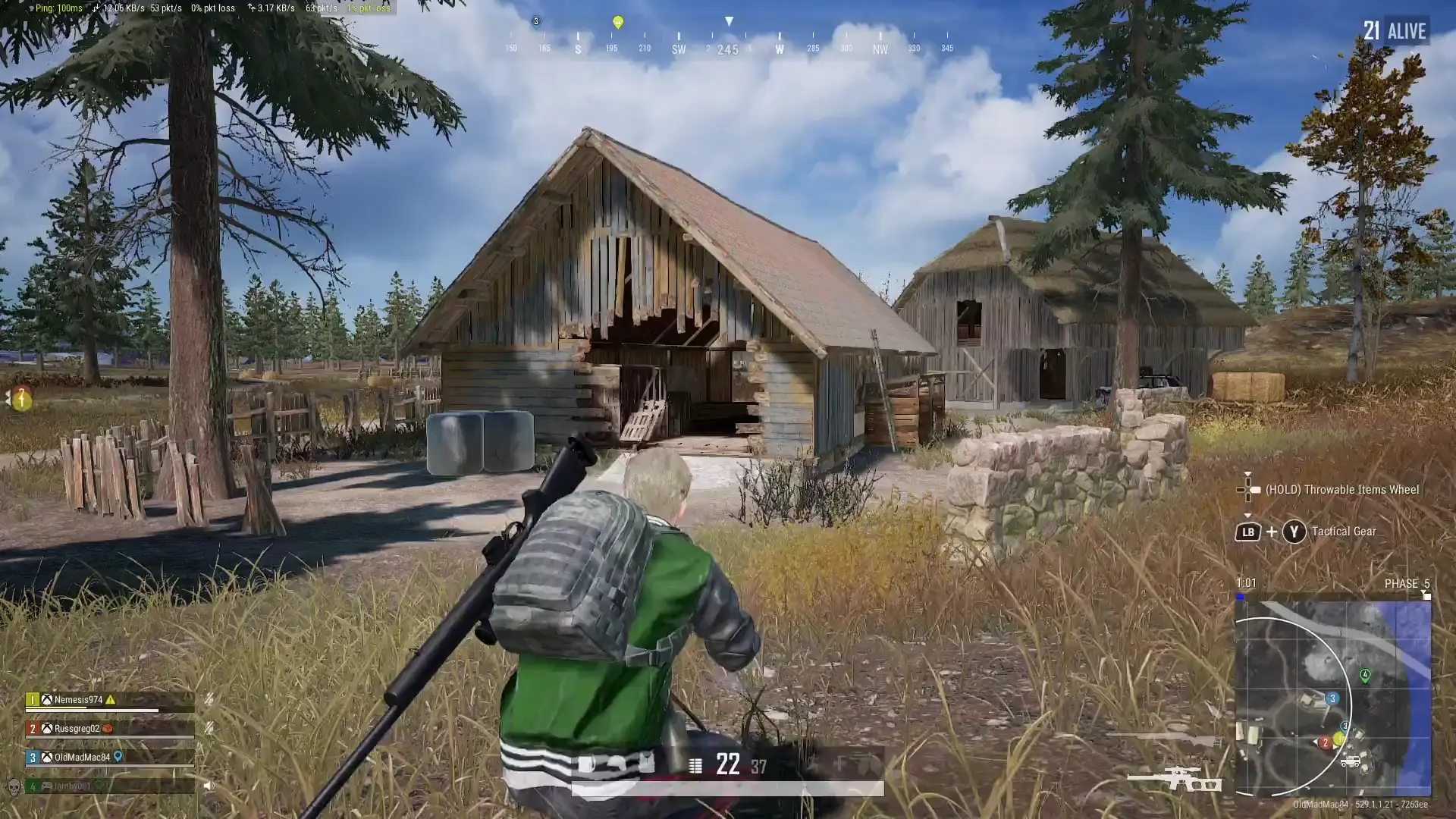Click the D-pad Throwable Items Wheel icon
The image size is (1456, 819).
pyautogui.click(x=1247, y=489)
